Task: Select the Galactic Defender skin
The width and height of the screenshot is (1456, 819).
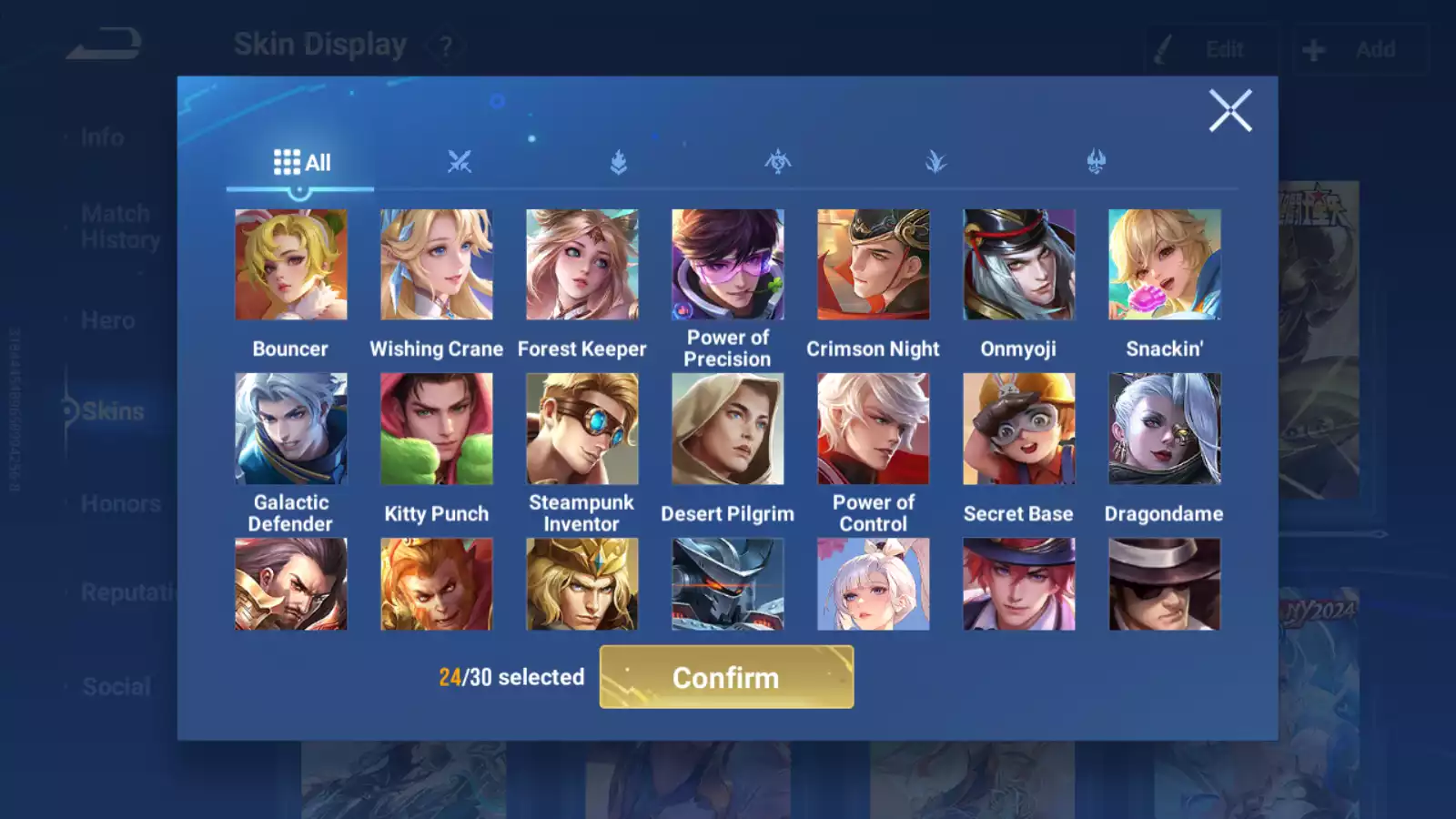Action: pyautogui.click(x=290, y=429)
